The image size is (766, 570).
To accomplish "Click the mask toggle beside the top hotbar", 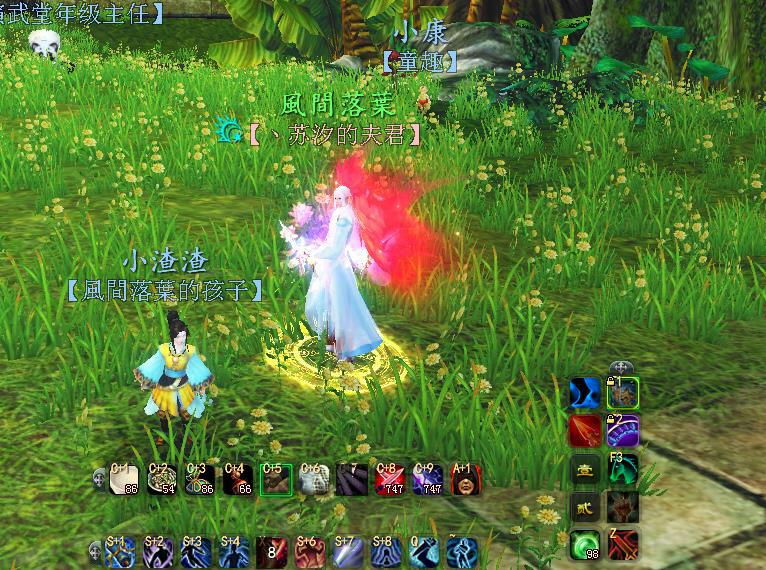I will (x=99, y=478).
